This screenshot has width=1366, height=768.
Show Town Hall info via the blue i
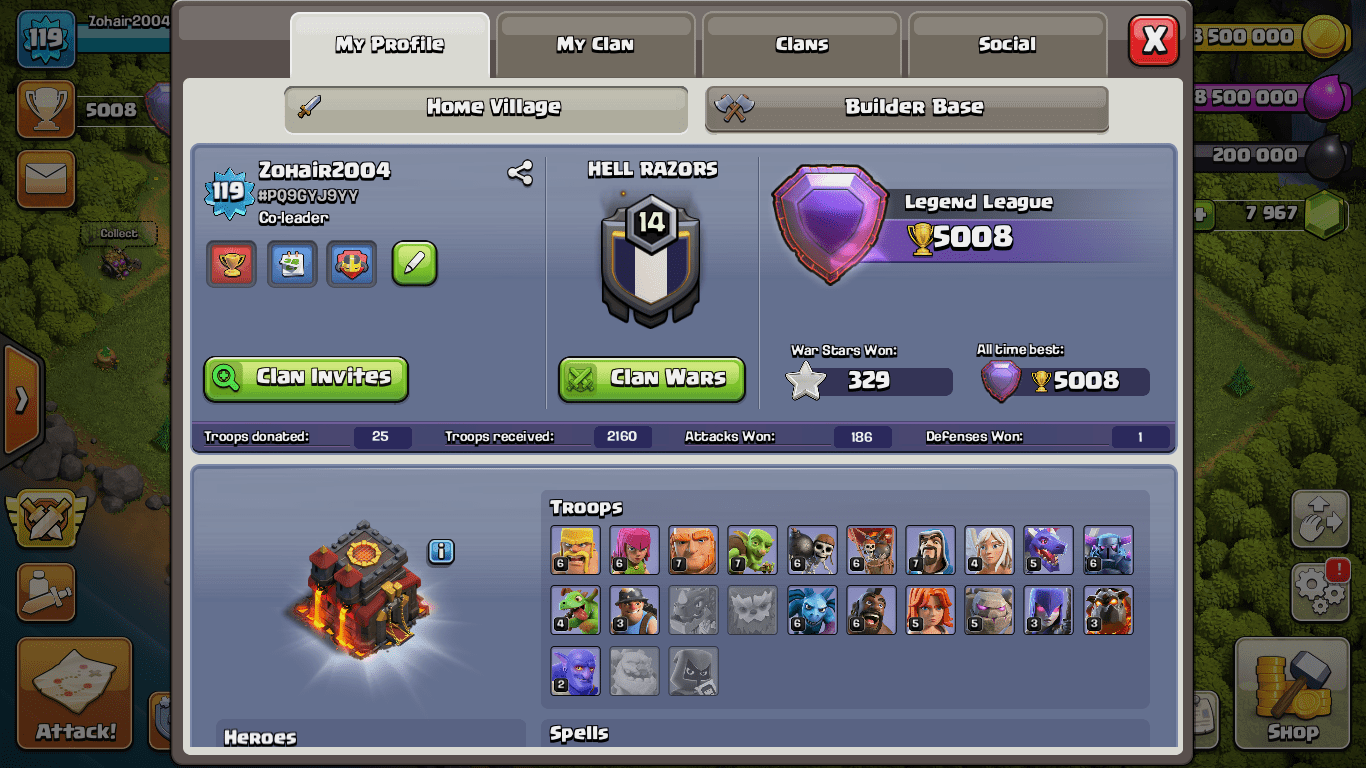(441, 551)
